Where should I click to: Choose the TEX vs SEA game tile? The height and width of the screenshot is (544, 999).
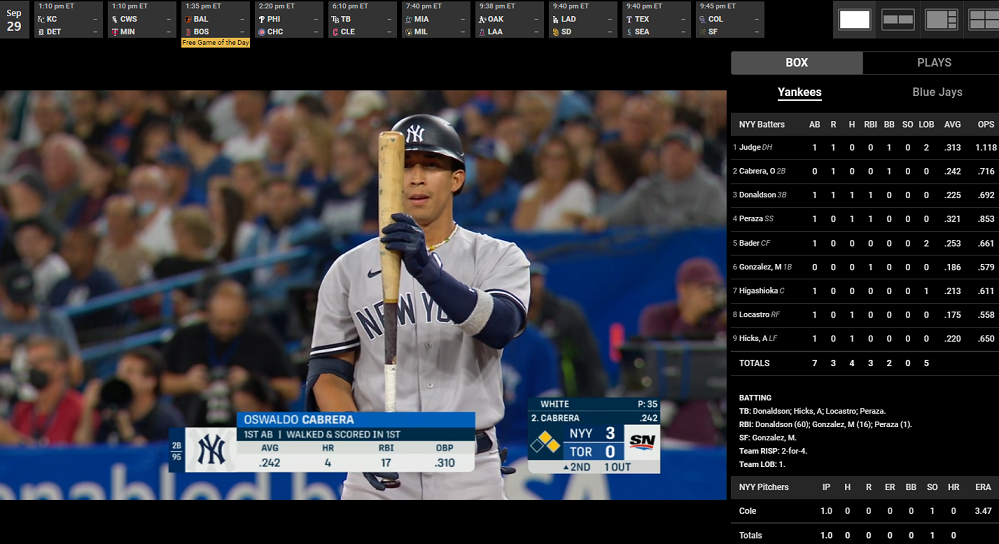tap(657, 19)
